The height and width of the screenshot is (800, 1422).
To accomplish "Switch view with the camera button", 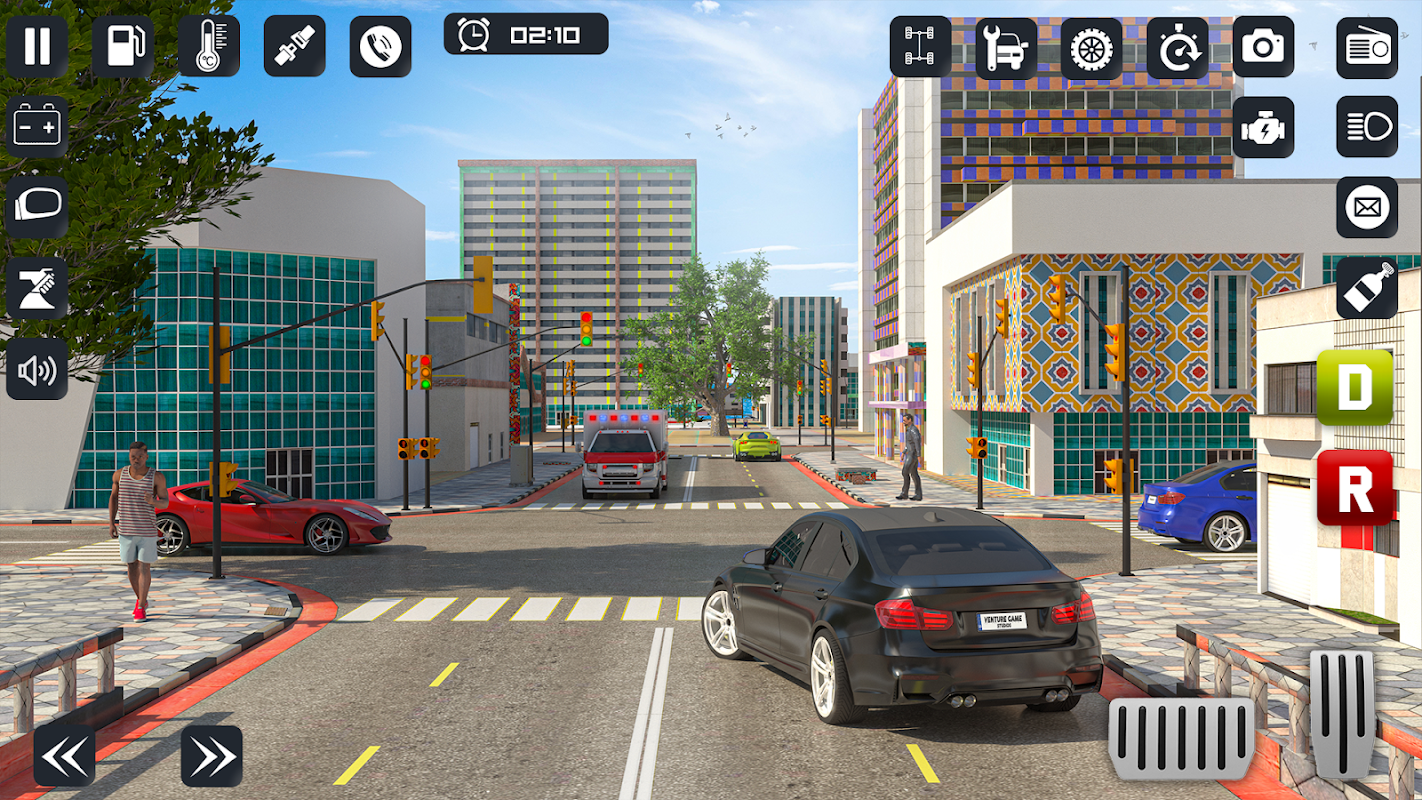I will pyautogui.click(x=1263, y=47).
